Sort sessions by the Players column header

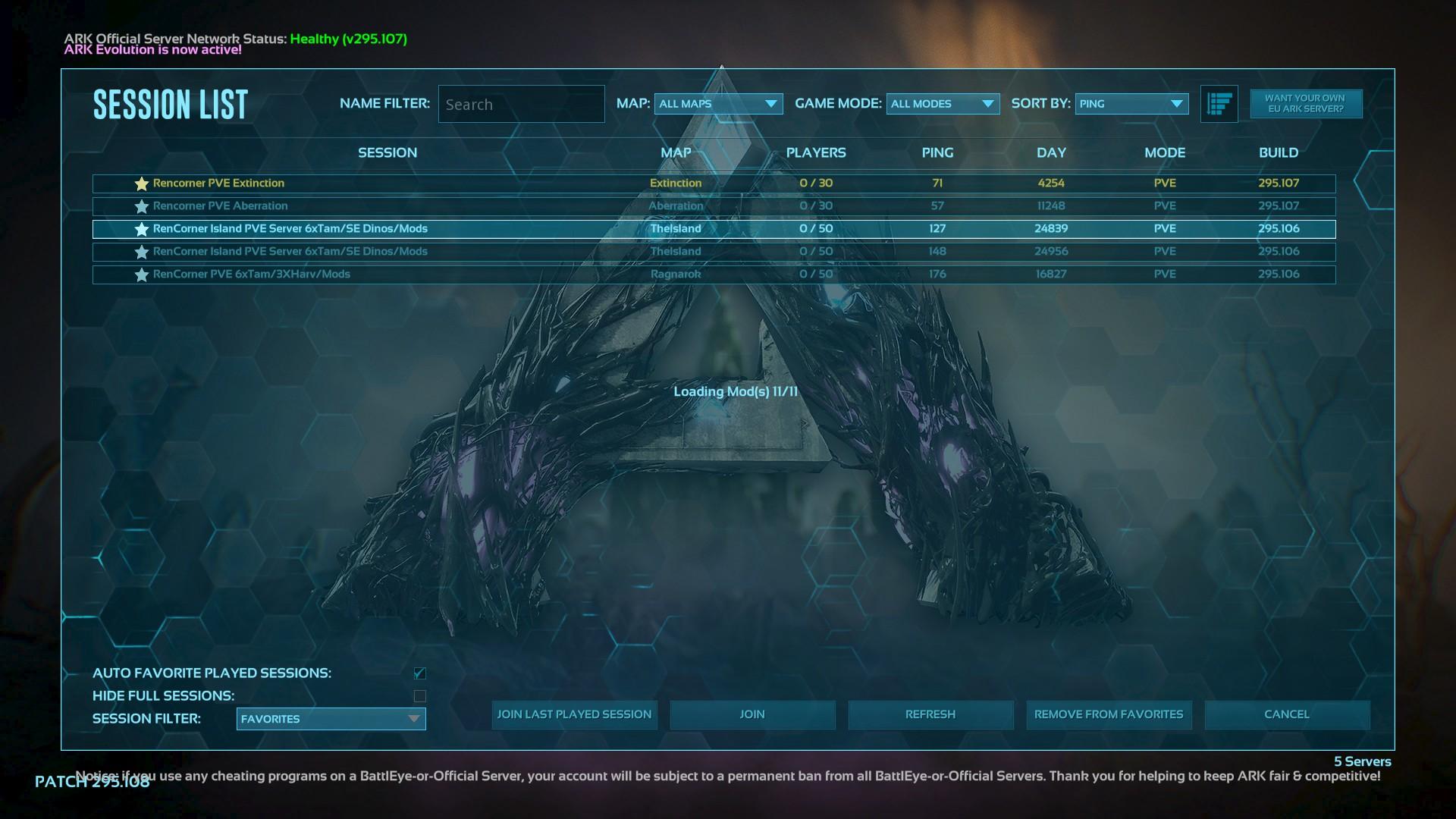coord(816,152)
